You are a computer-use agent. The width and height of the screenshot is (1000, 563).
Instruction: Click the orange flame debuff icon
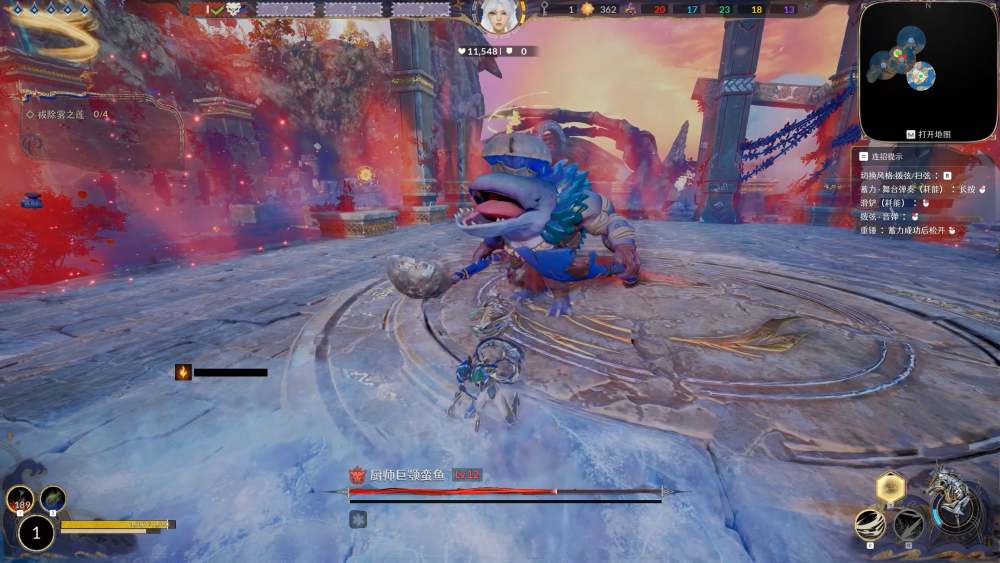183,372
